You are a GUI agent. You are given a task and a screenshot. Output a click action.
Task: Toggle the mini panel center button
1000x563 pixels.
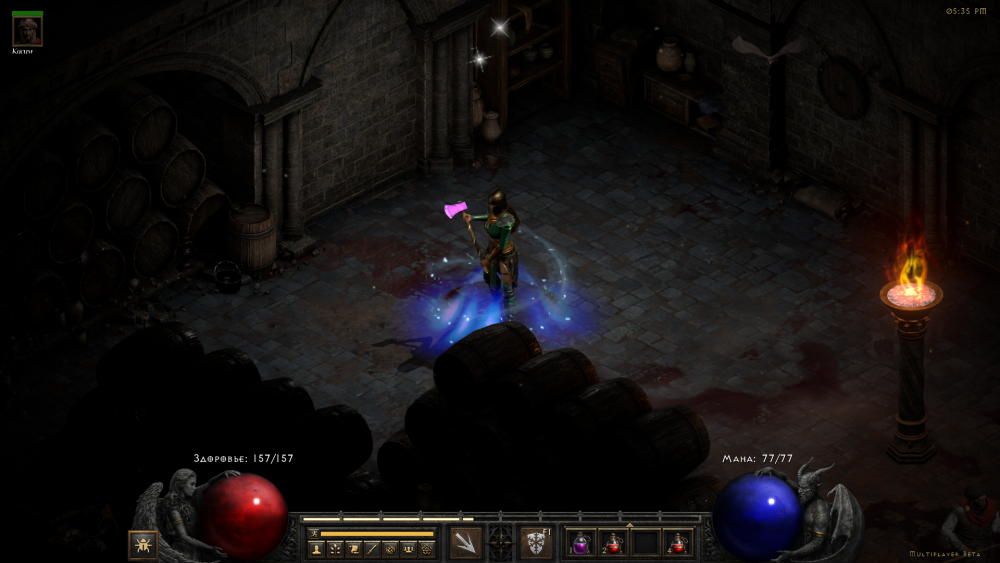pos(500,542)
